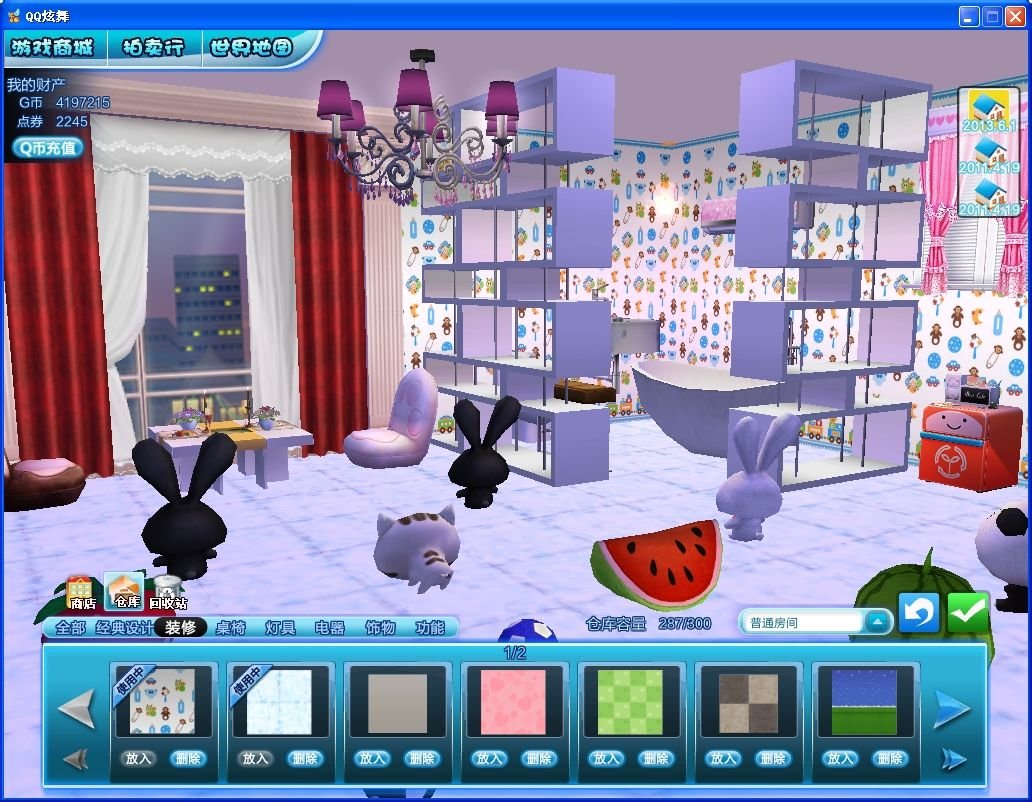Switch to the 全部 category tab
1032x802 pixels.
pyautogui.click(x=70, y=628)
